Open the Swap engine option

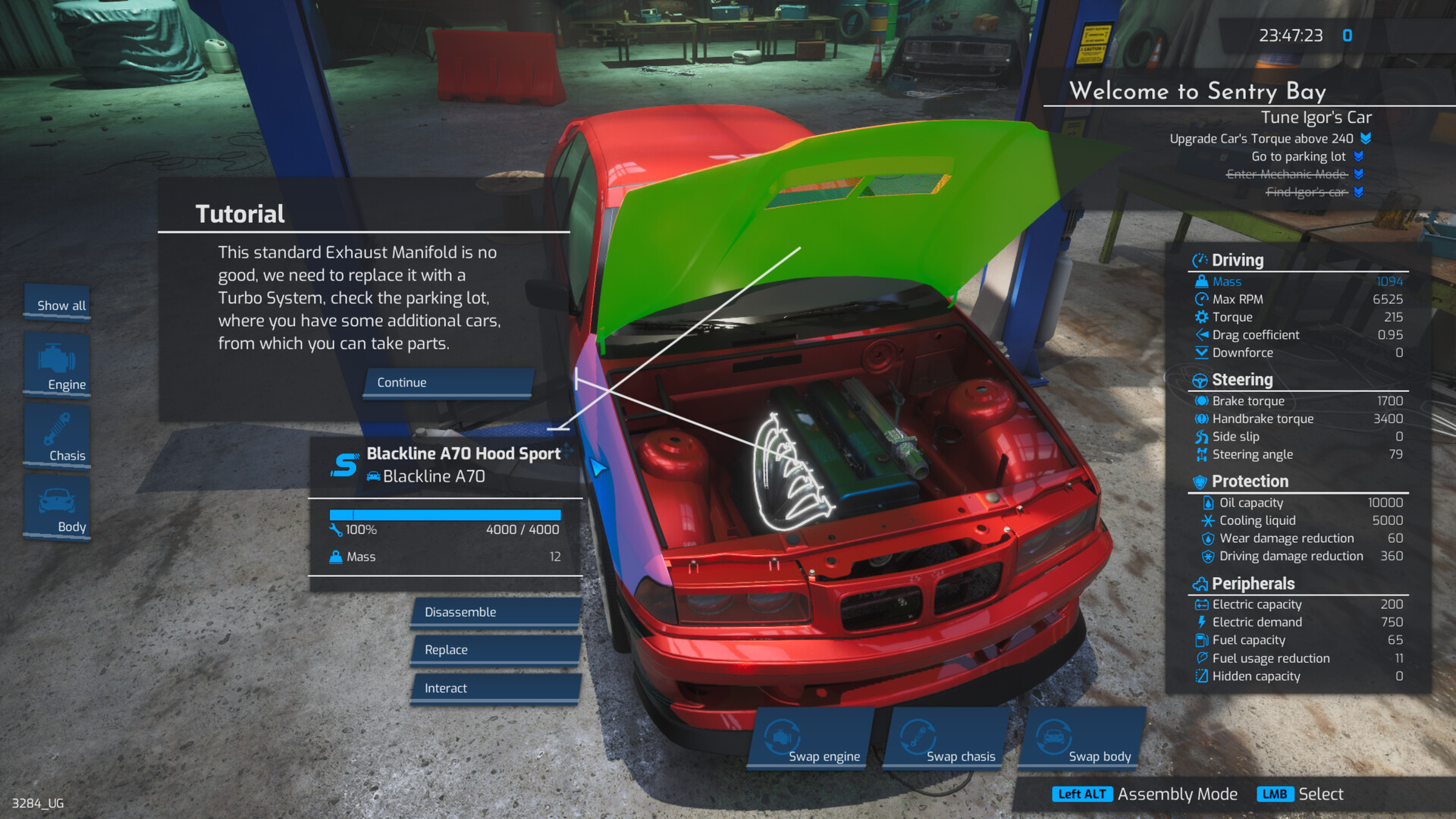pyautogui.click(x=810, y=739)
